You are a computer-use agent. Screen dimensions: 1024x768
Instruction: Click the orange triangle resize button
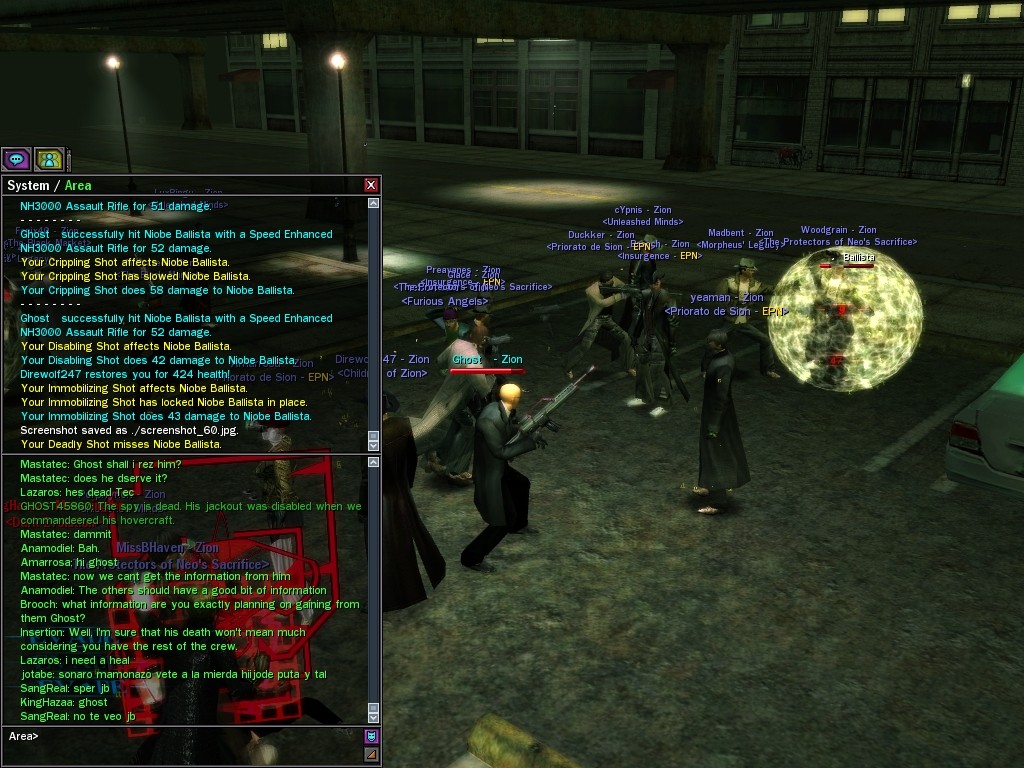(x=372, y=753)
